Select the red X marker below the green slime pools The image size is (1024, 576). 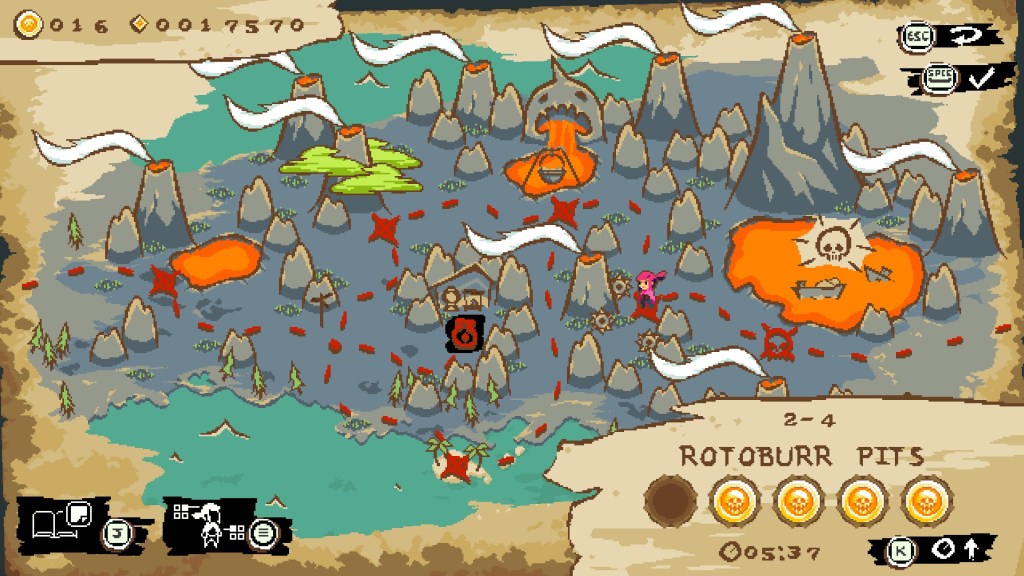(384, 228)
